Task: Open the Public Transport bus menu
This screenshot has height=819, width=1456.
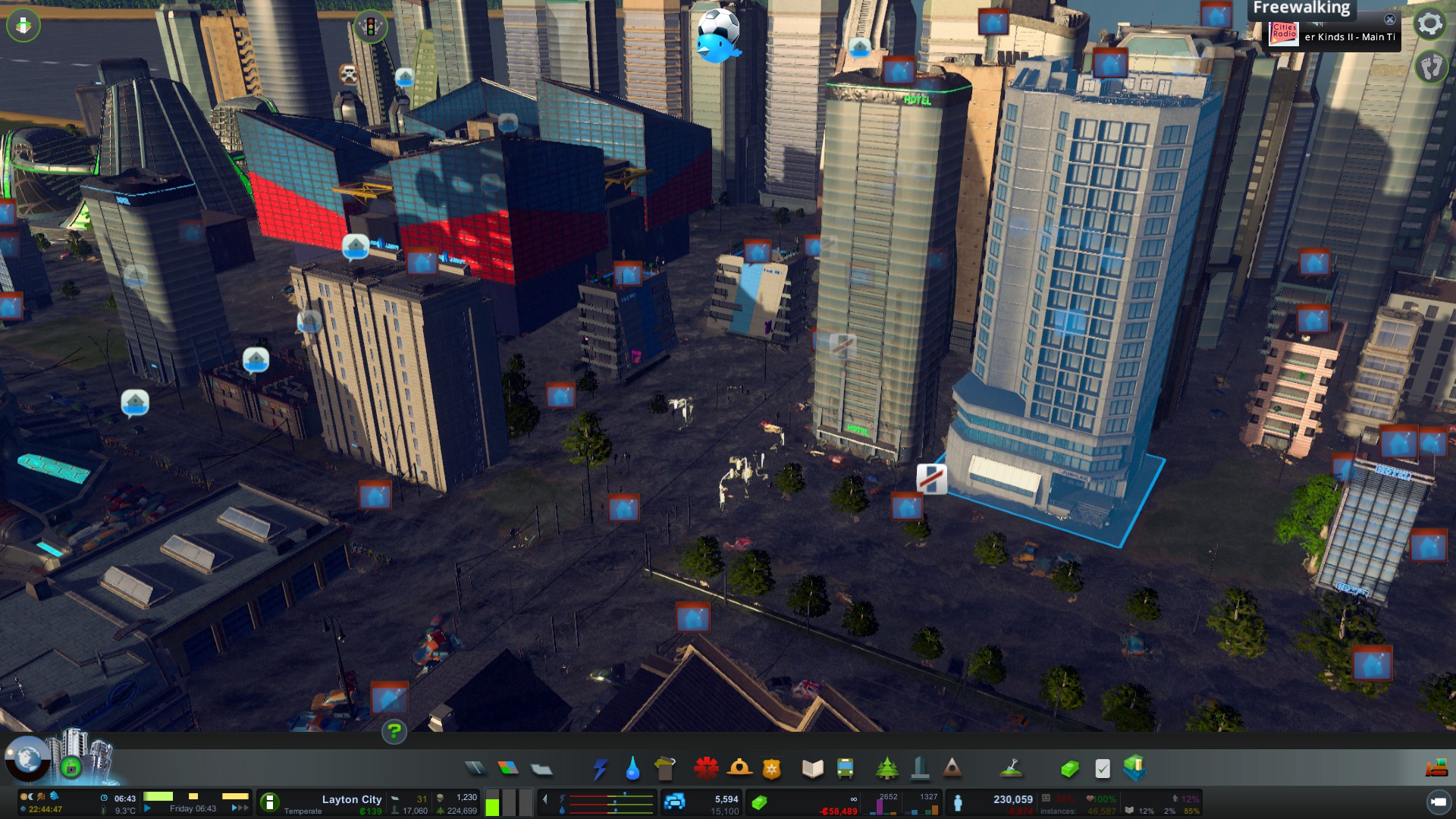Action: click(x=845, y=769)
